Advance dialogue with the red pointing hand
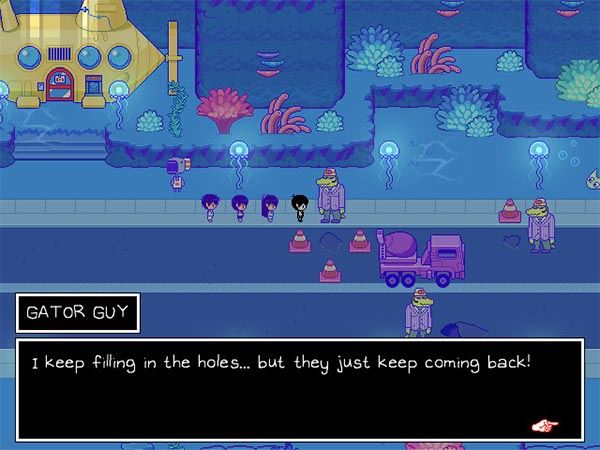600x450 pixels. click(x=545, y=425)
